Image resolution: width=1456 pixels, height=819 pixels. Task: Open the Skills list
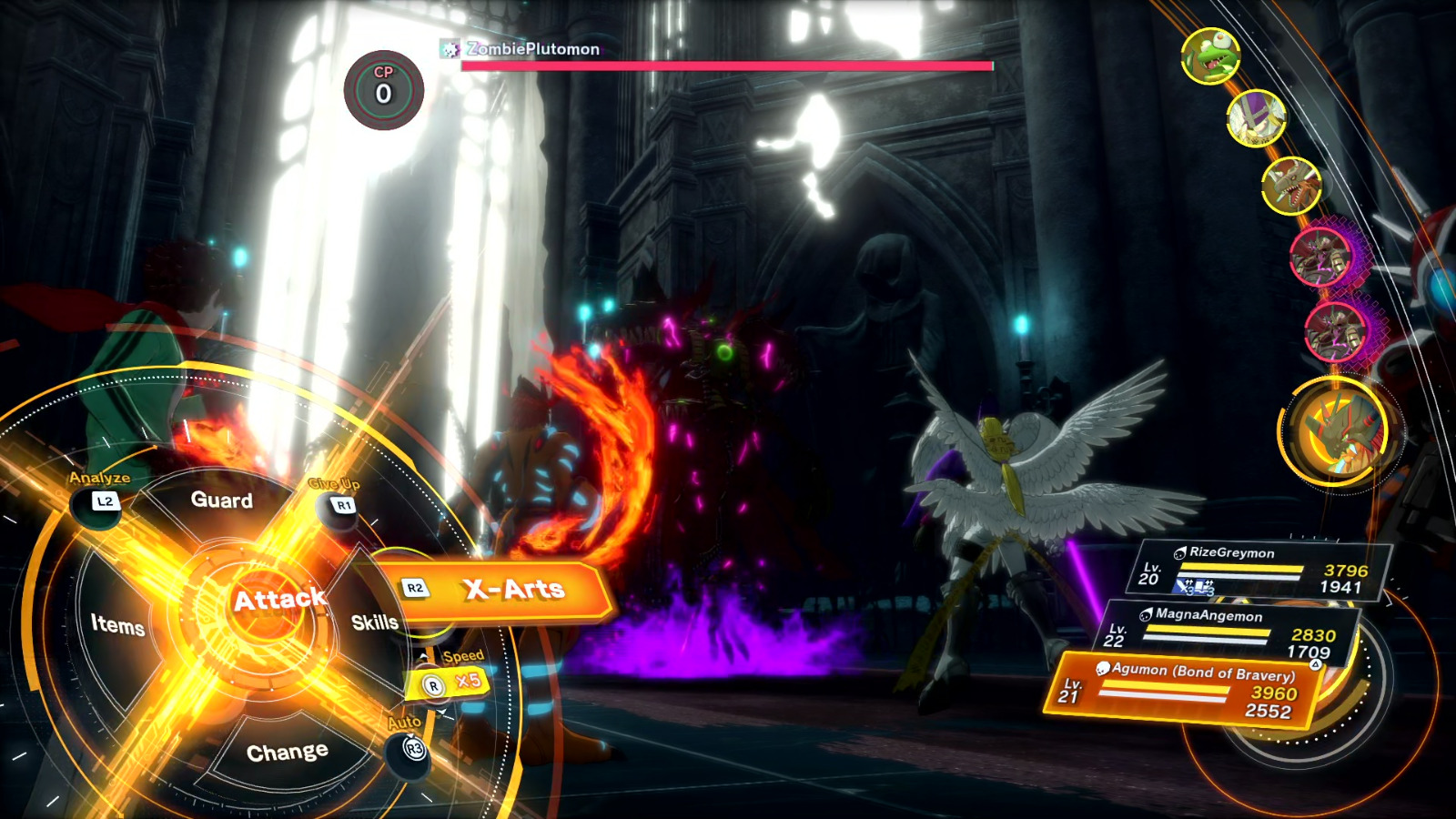pyautogui.click(x=374, y=622)
